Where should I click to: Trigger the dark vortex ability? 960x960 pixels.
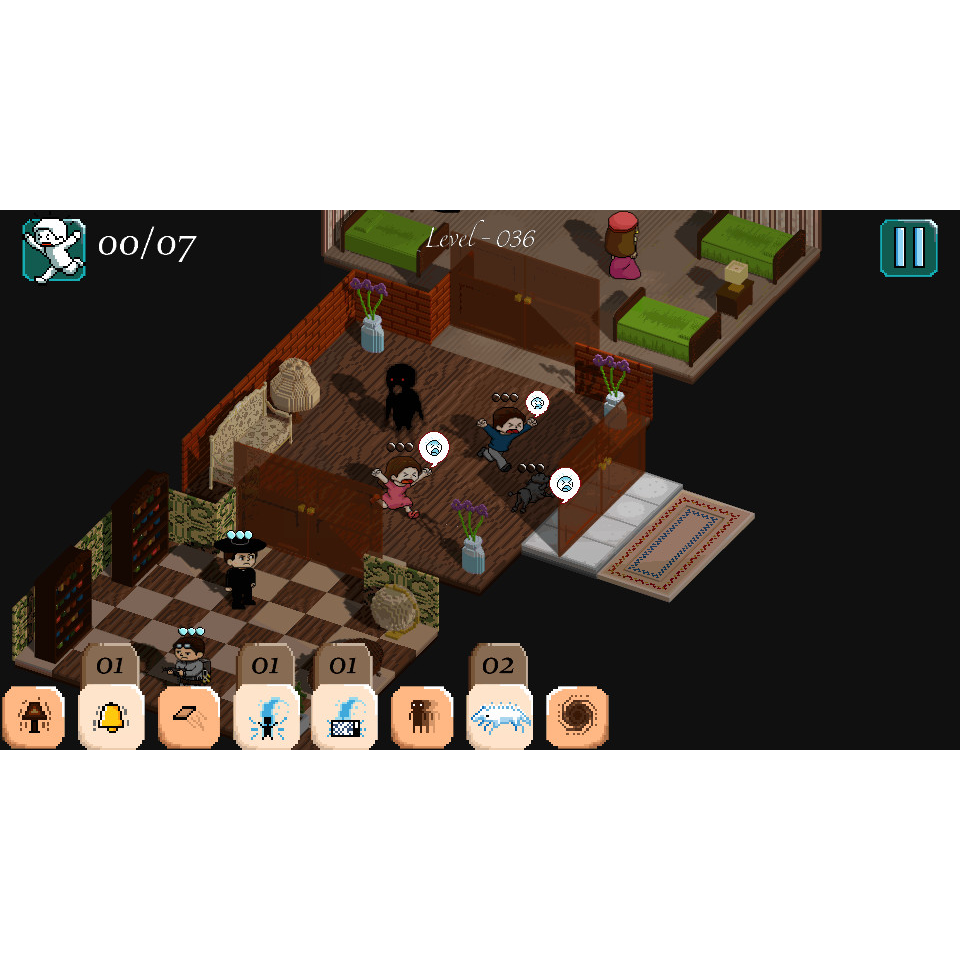[577, 717]
